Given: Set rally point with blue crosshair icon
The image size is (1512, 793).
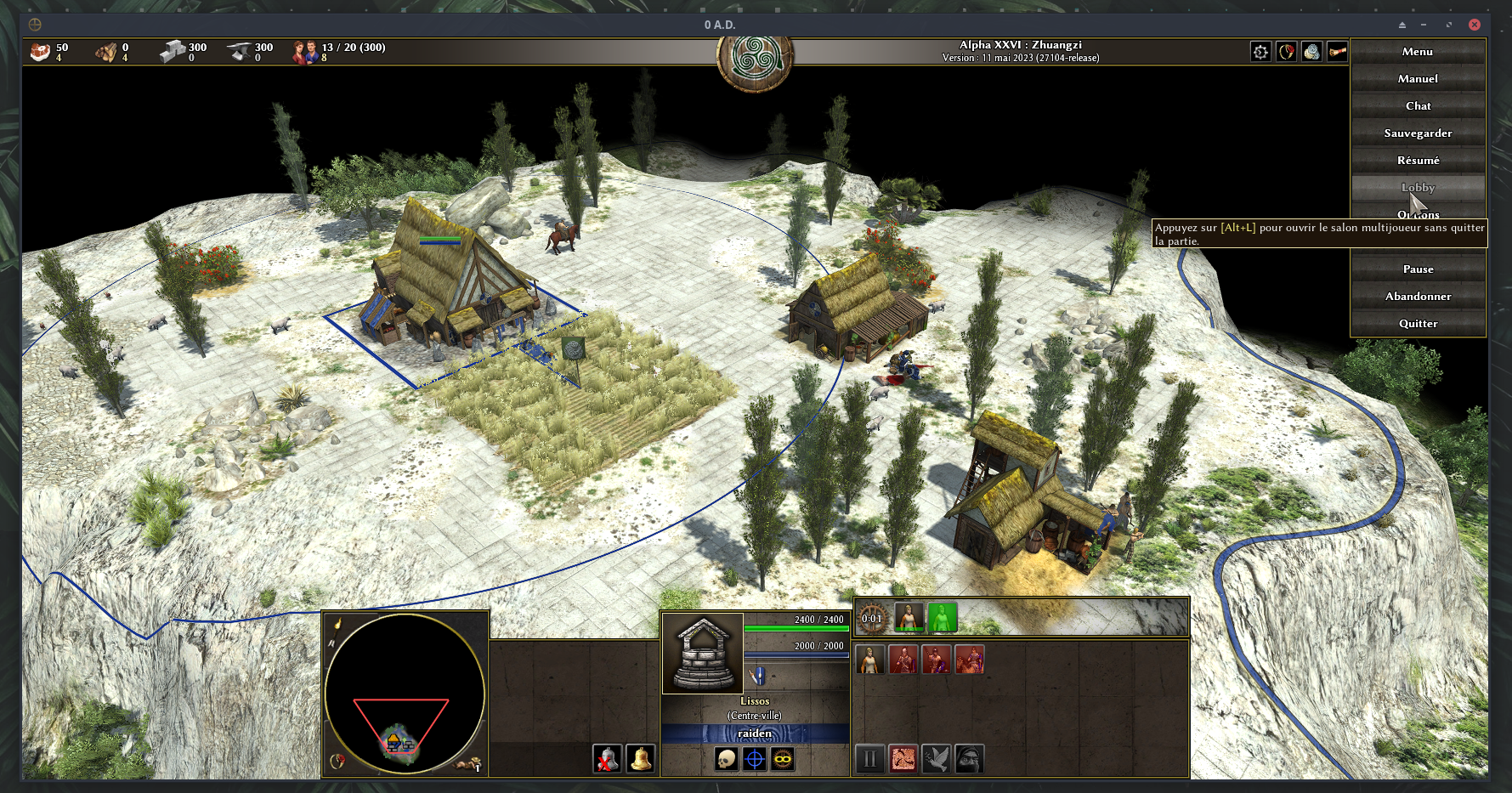Looking at the screenshot, I should click(755, 759).
